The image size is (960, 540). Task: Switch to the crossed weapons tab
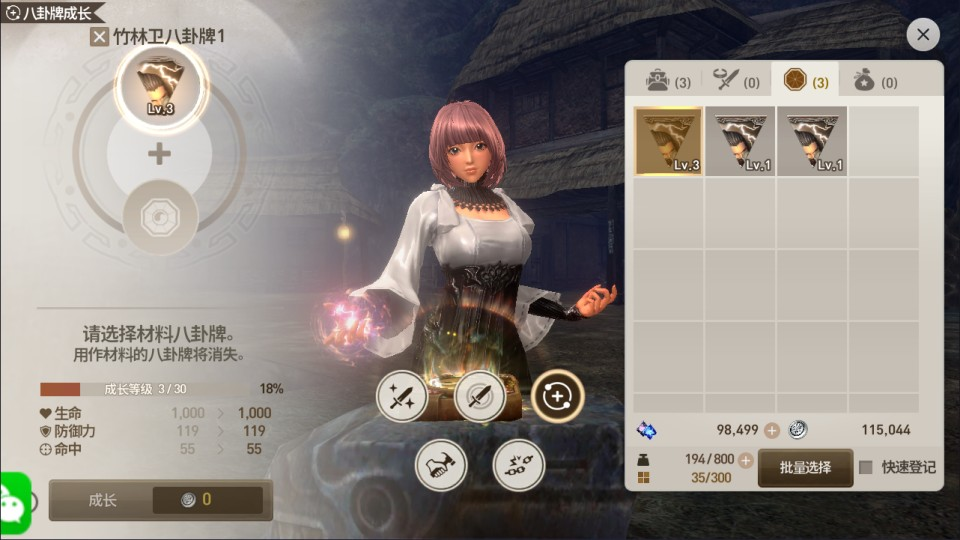click(736, 81)
